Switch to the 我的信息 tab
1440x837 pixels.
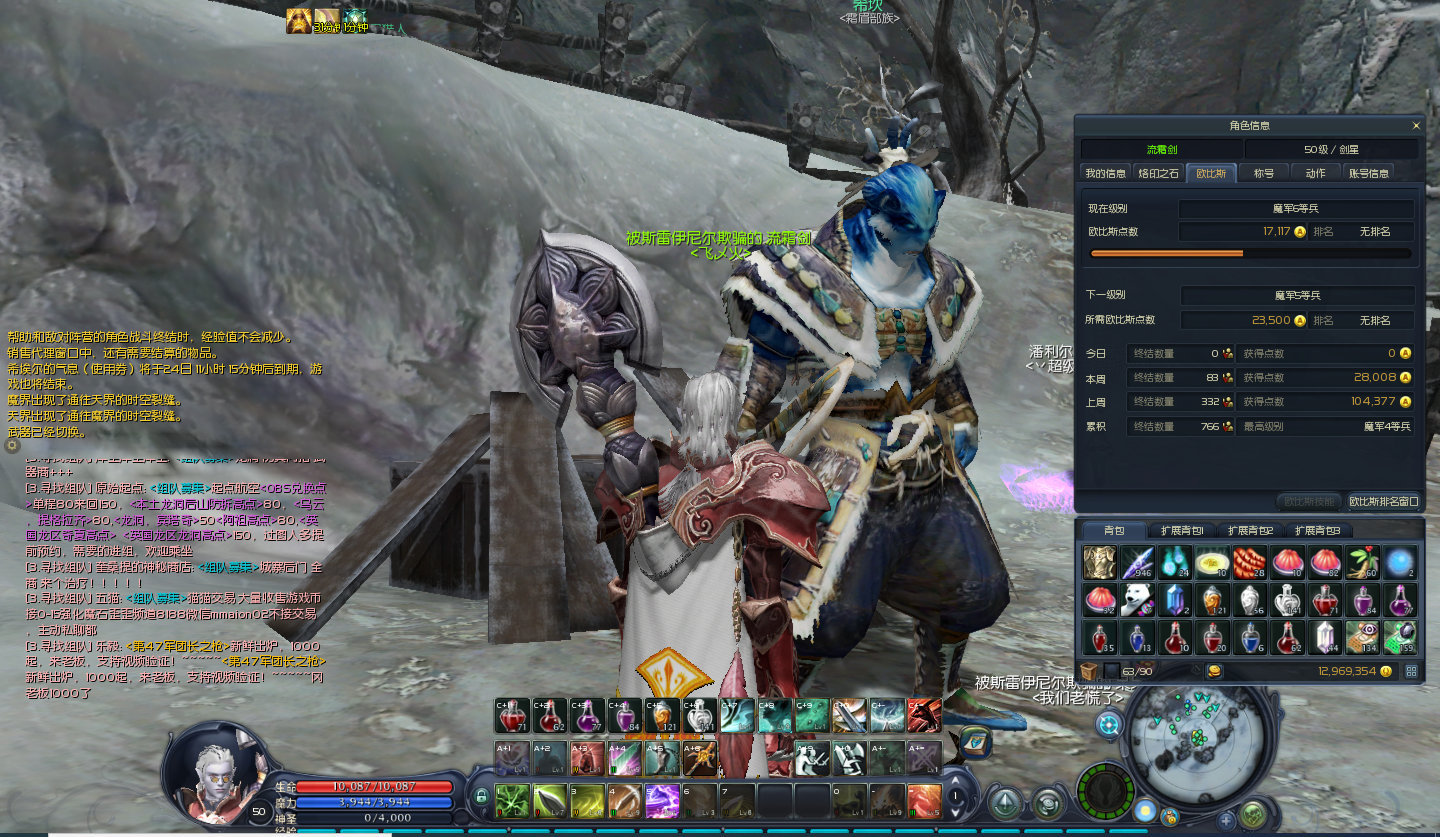point(1106,173)
